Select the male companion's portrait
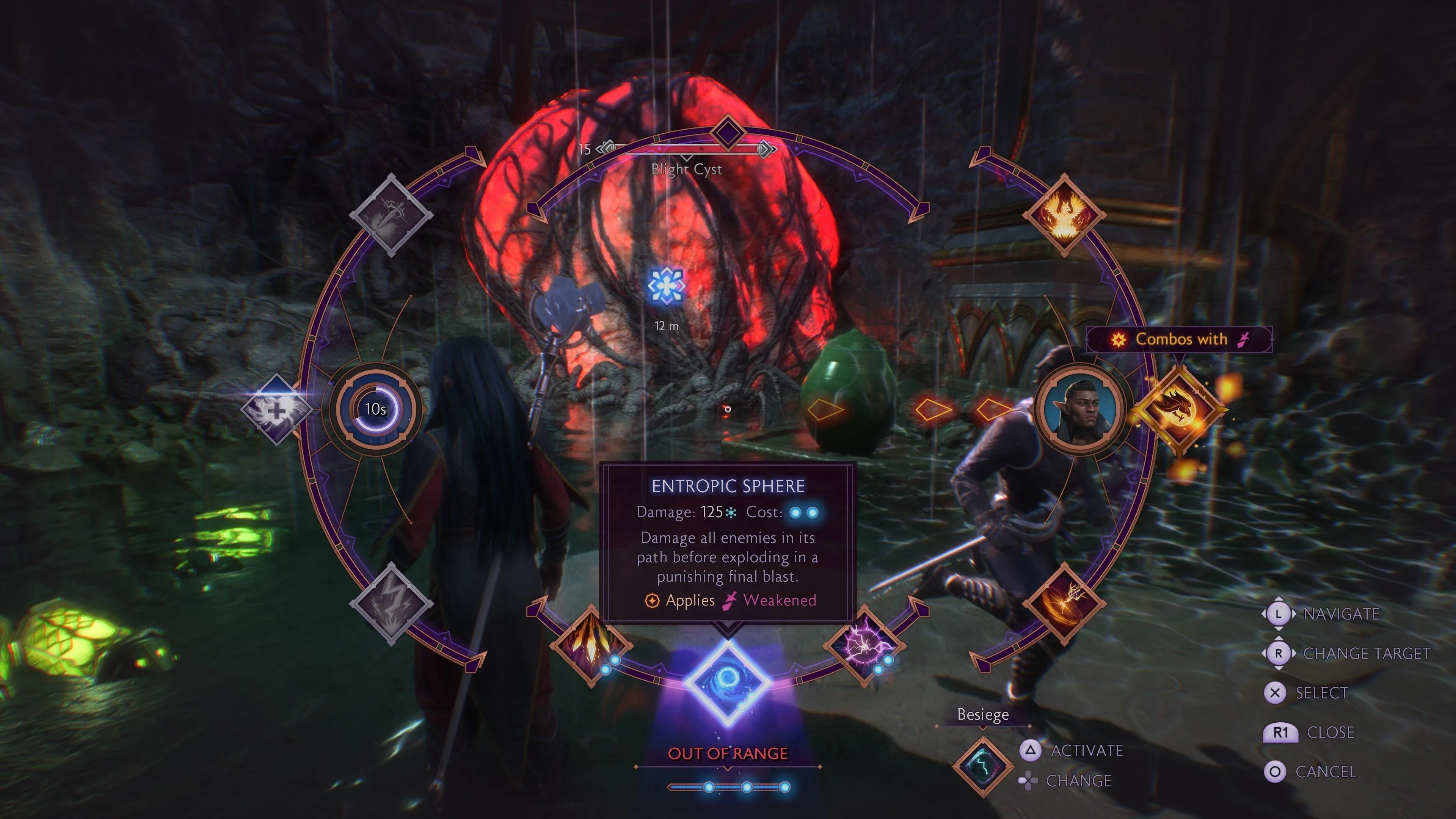This screenshot has height=819, width=1456. [x=1081, y=409]
